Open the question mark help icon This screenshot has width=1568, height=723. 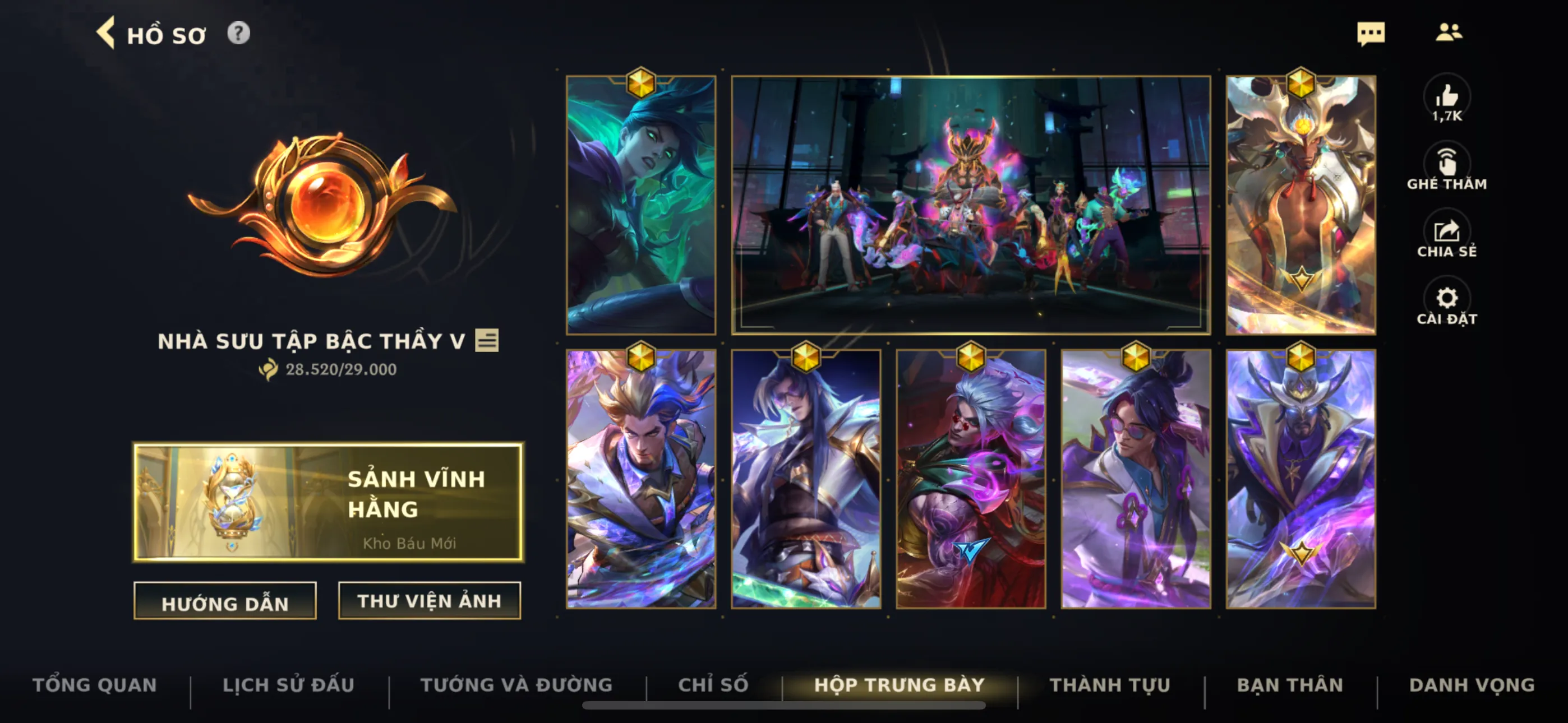click(x=238, y=34)
